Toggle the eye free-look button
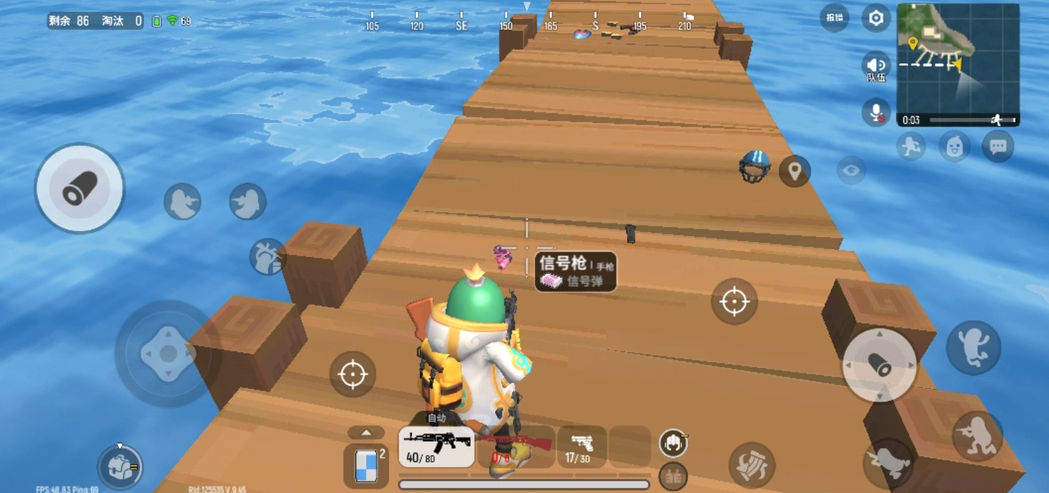The image size is (1049, 493). coord(851,171)
